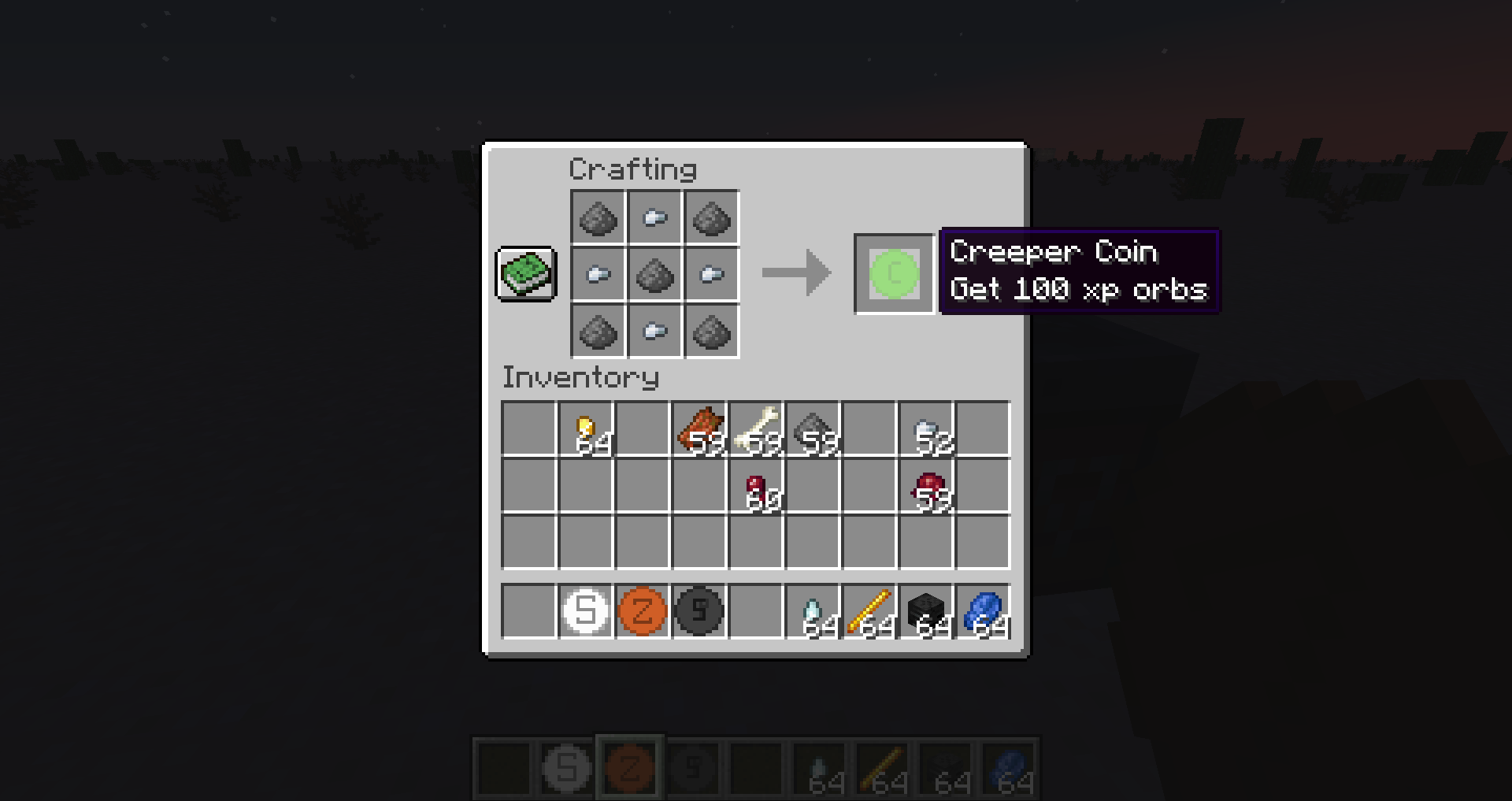Grab the stack of 64 diamonds

coord(812,610)
